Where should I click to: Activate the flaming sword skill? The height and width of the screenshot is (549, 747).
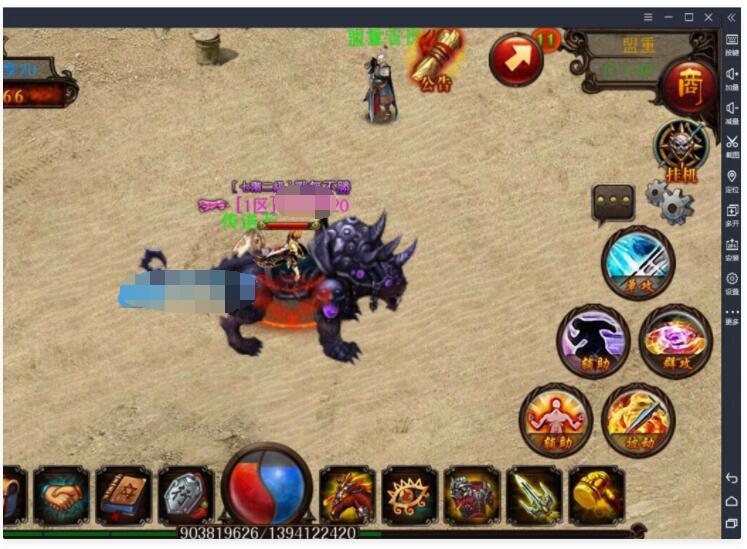pos(637,419)
